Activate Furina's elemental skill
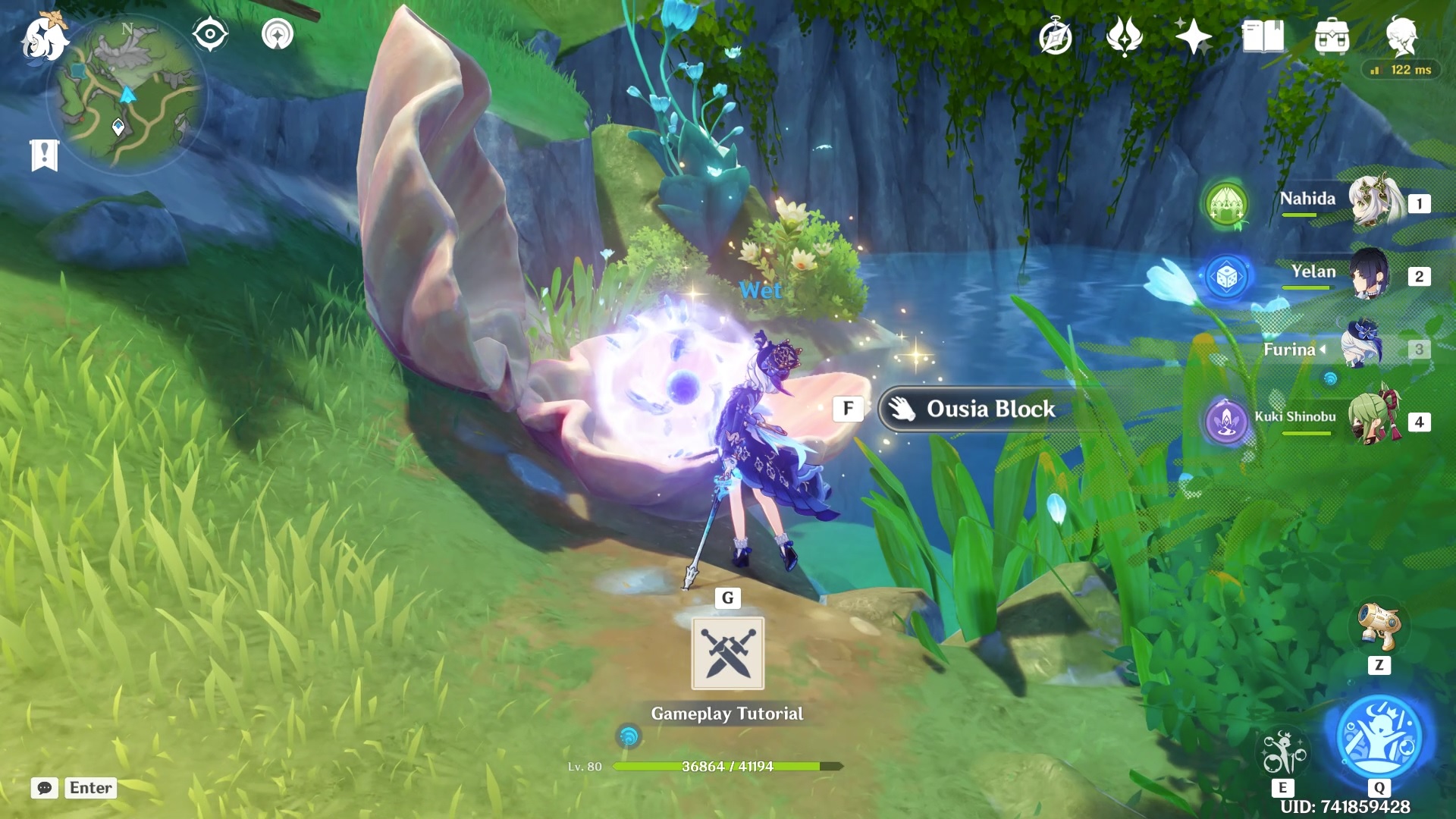This screenshot has height=819, width=1456. click(1282, 752)
